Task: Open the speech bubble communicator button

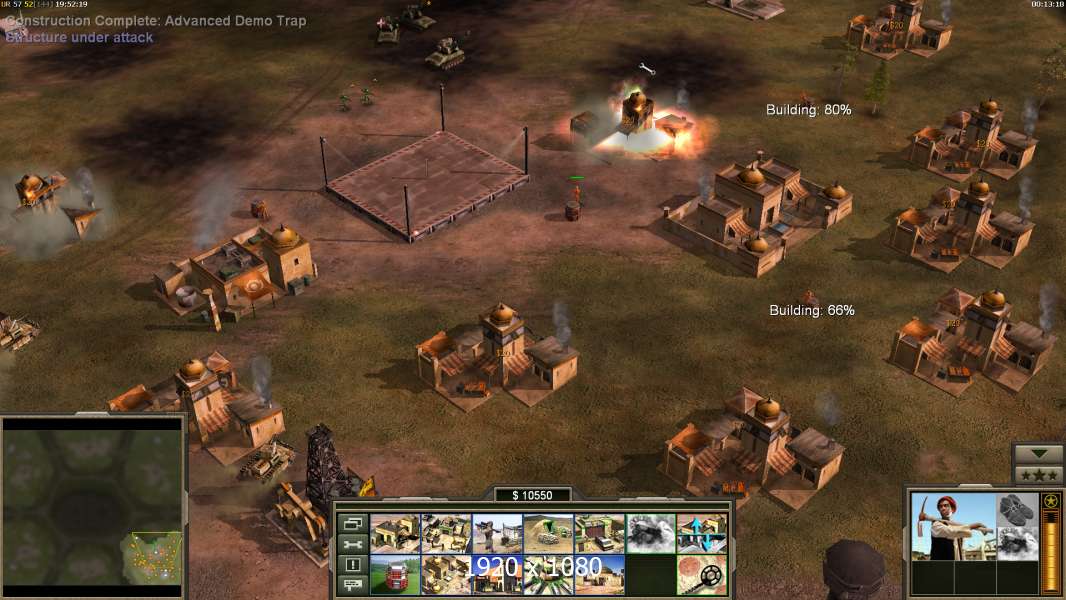Action: 351,586
